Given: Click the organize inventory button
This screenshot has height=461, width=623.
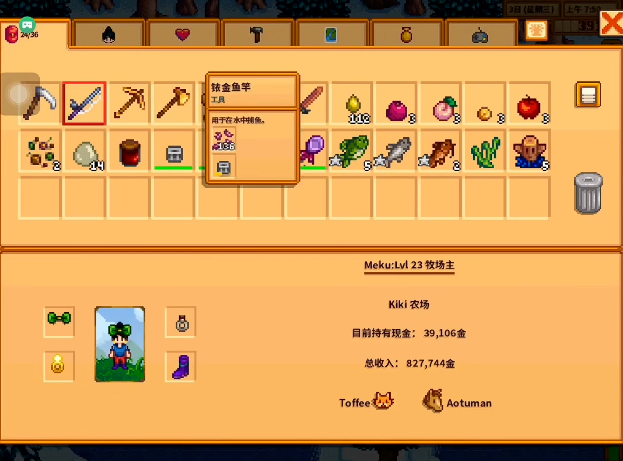Looking at the screenshot, I should [x=588, y=96].
